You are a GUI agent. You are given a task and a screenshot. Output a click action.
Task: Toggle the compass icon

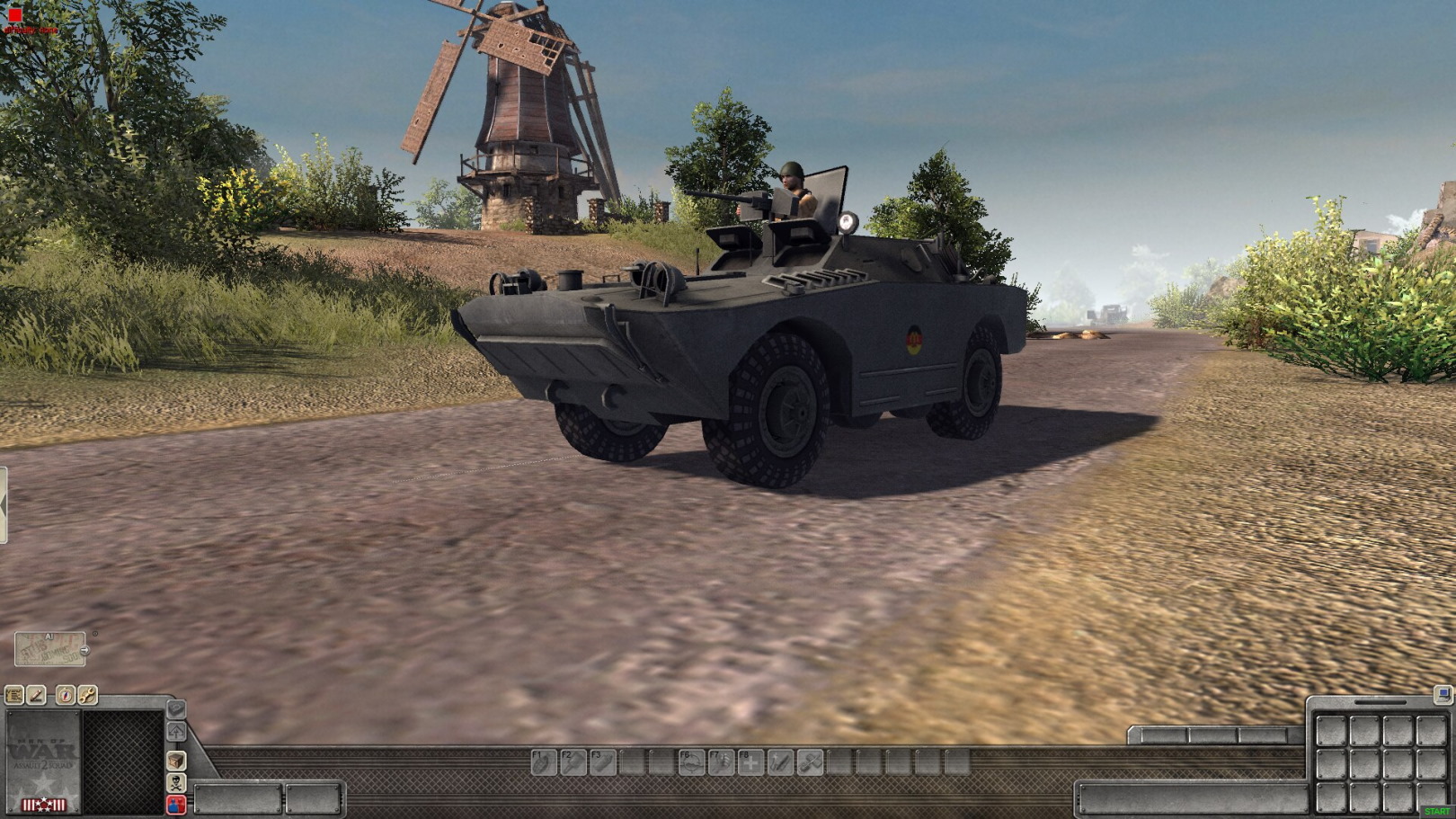pyautogui.click(x=66, y=695)
